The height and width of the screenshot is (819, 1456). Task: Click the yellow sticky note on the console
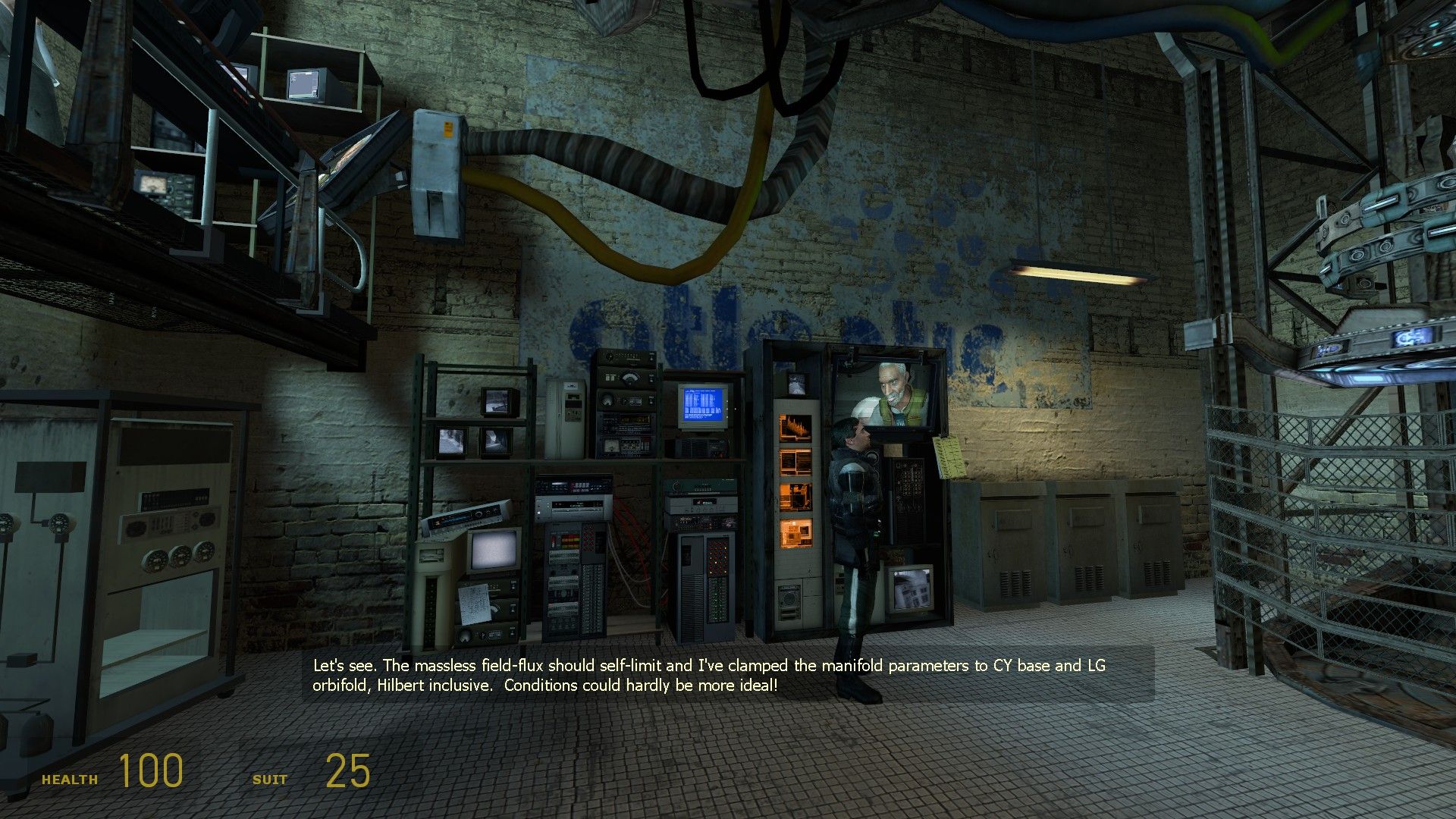pos(948,455)
